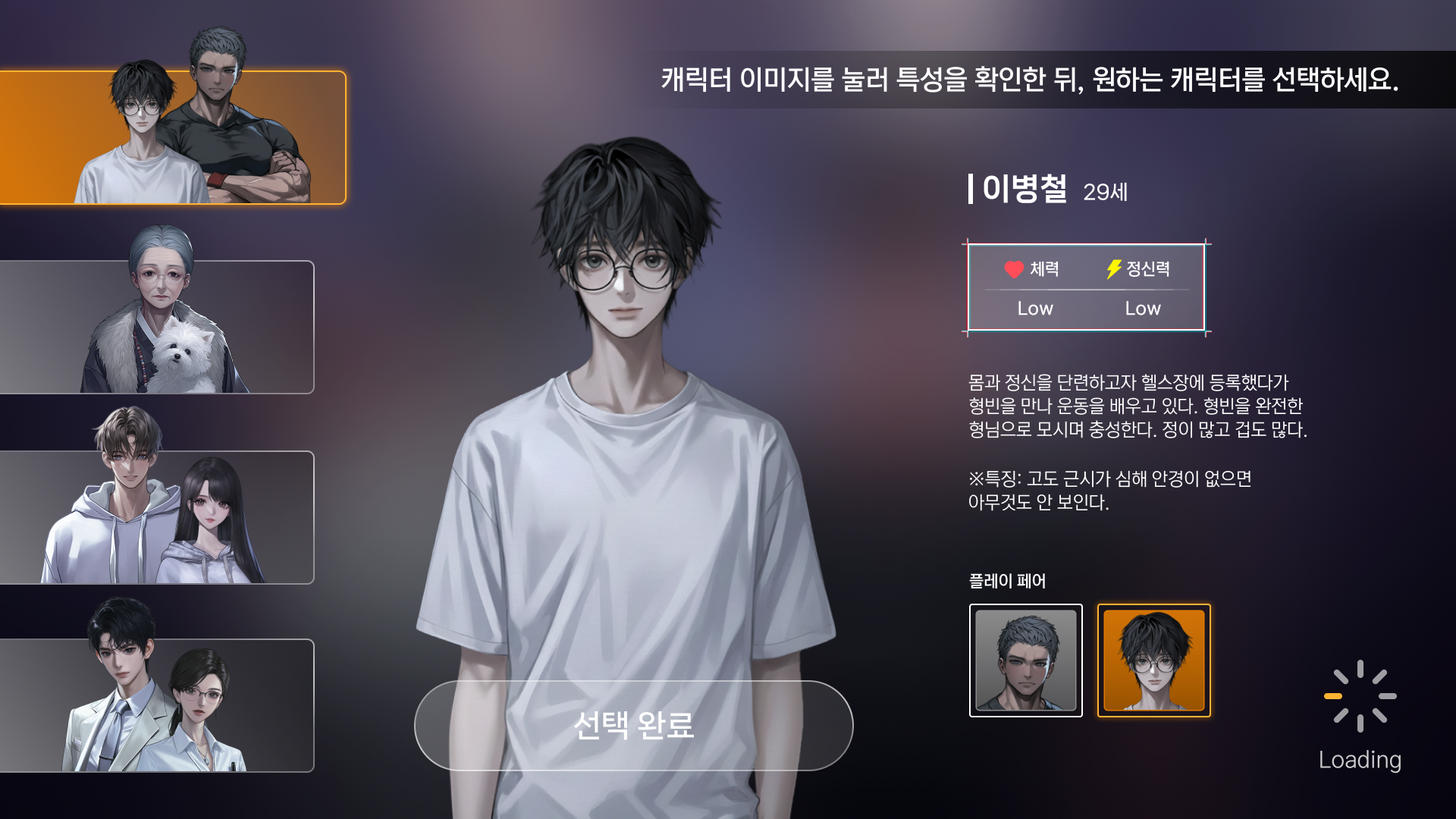Switch to the selected gym duo character tab
This screenshot has width=1456, height=819.
[x=173, y=136]
